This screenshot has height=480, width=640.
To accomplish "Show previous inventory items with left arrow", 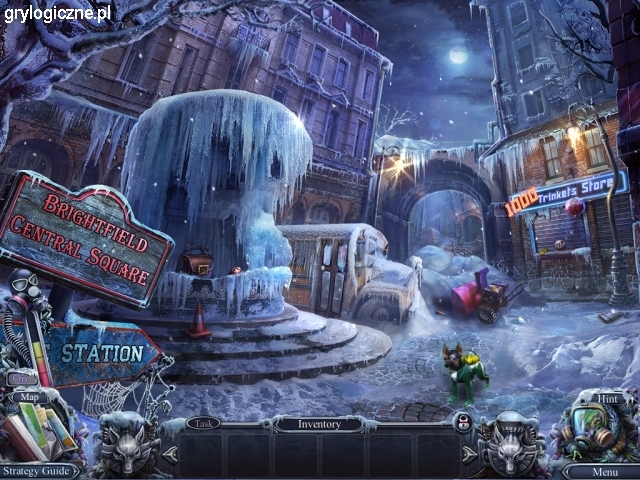I will [169, 454].
